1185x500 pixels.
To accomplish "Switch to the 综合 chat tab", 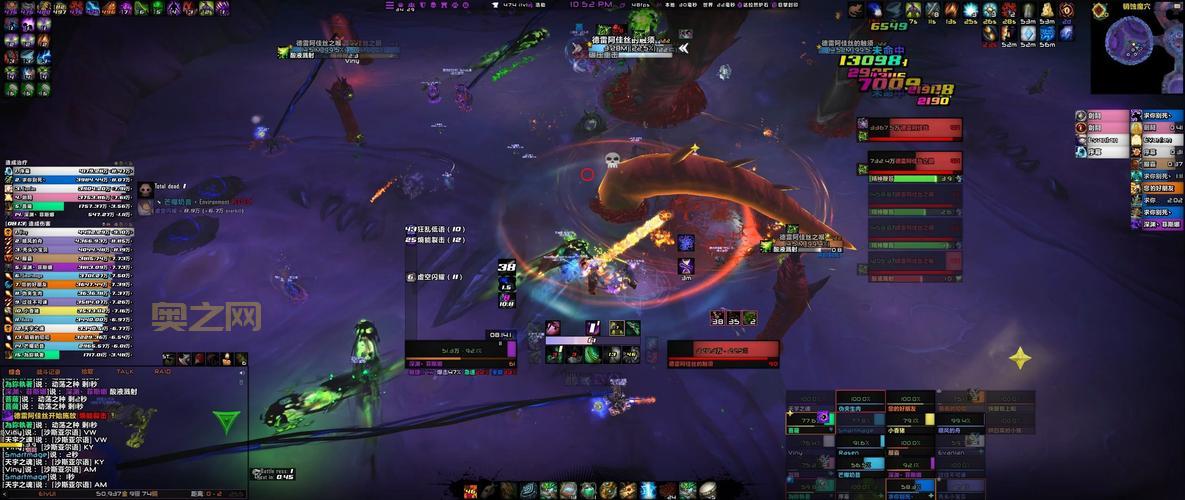I will pos(15,371).
